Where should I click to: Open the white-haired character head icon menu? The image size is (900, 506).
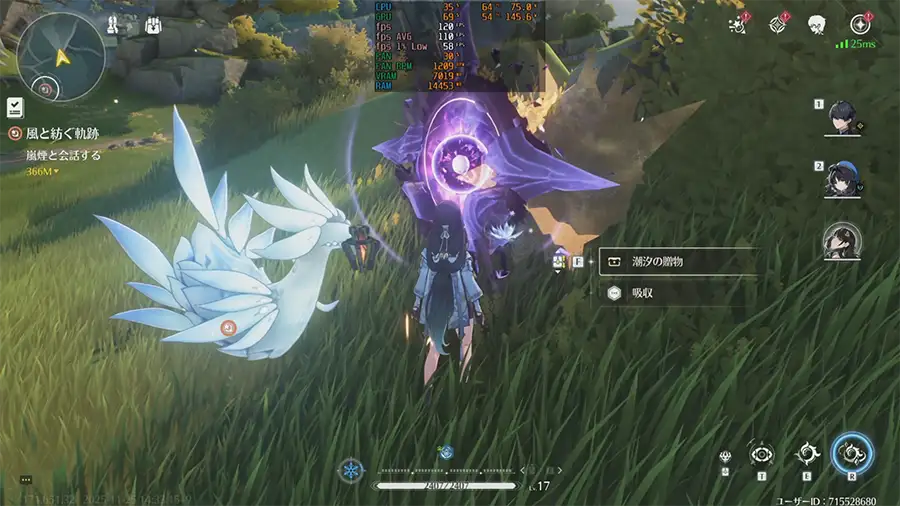click(817, 24)
